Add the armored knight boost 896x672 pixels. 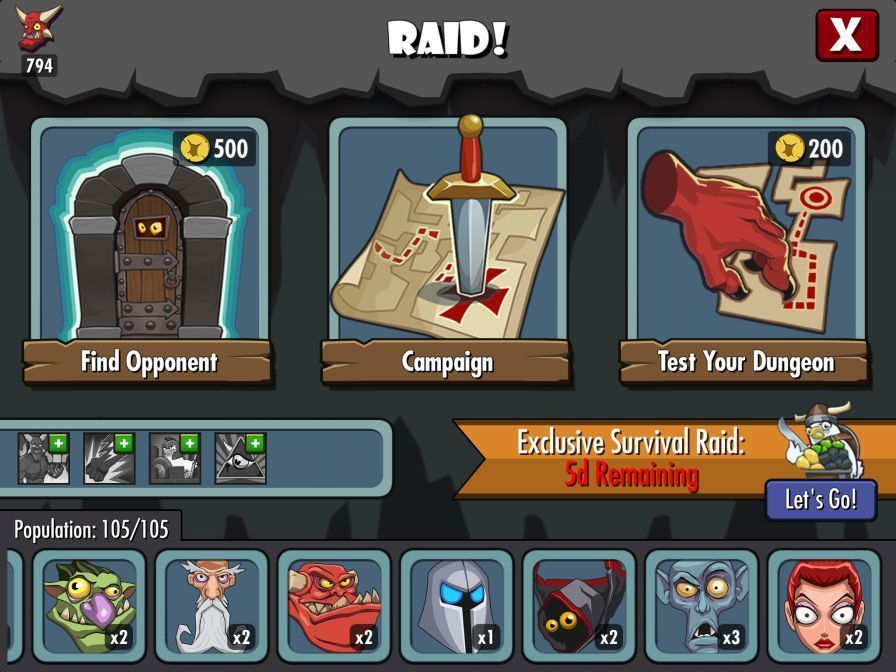click(175, 459)
